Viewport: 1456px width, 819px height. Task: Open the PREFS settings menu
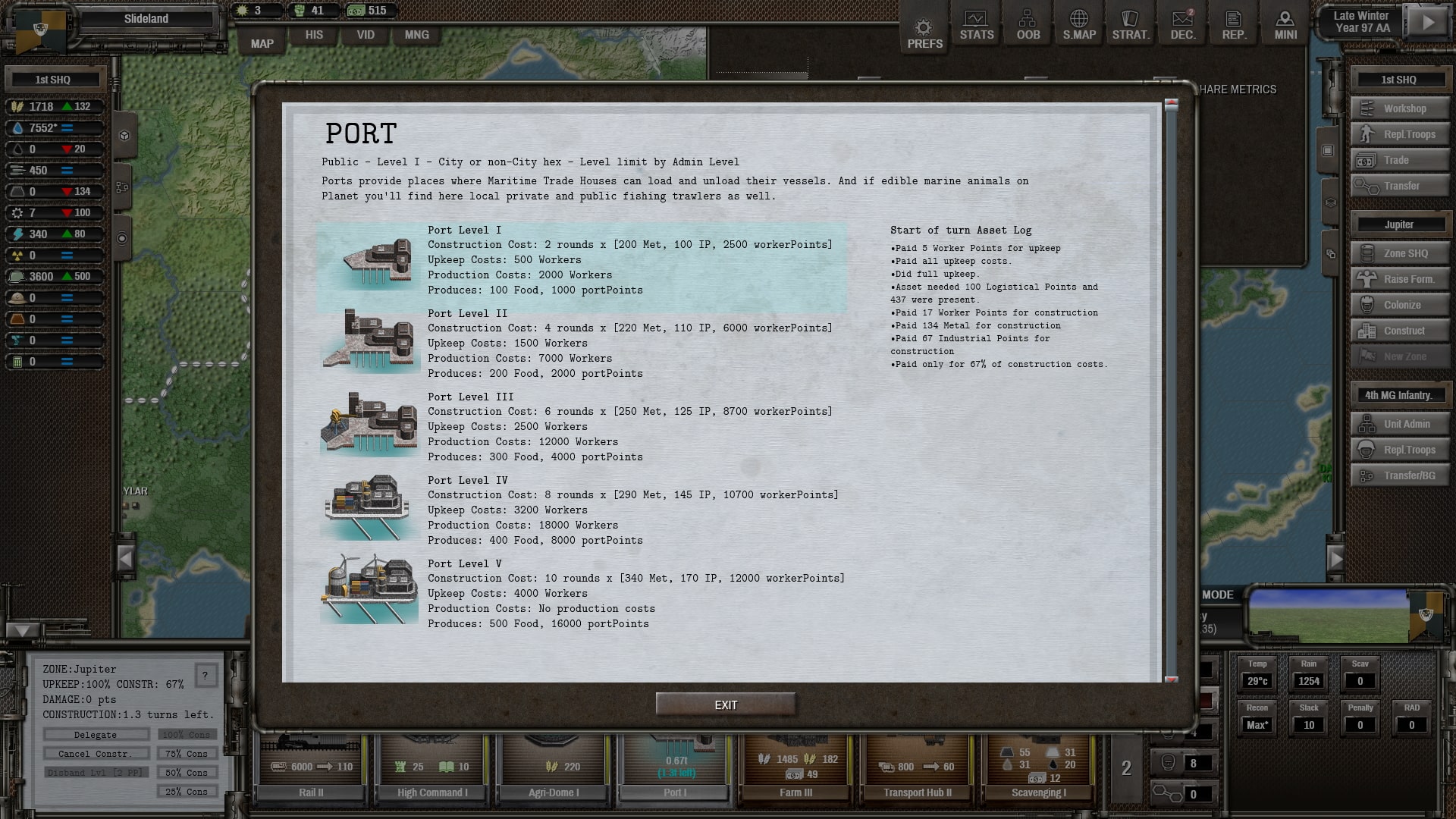[924, 34]
